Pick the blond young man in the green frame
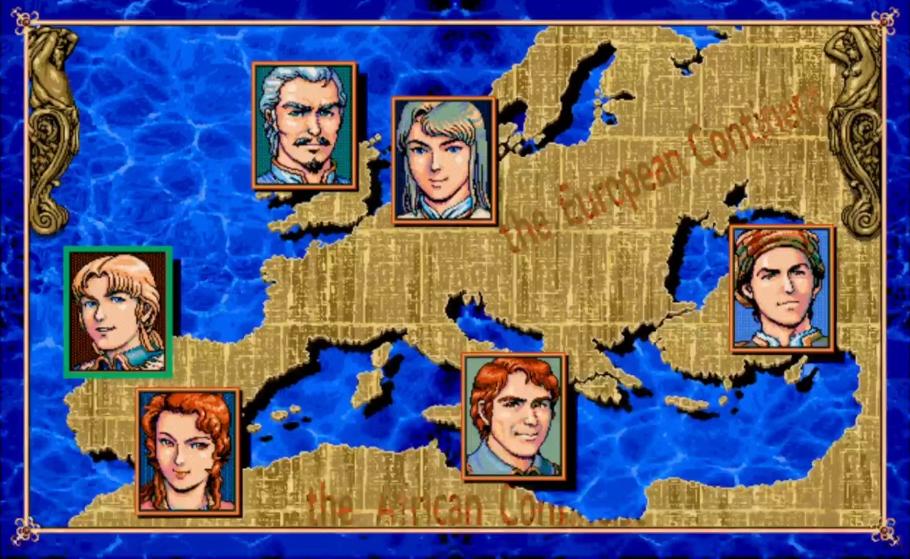Viewport: 910px width, 559px height. 118,311
